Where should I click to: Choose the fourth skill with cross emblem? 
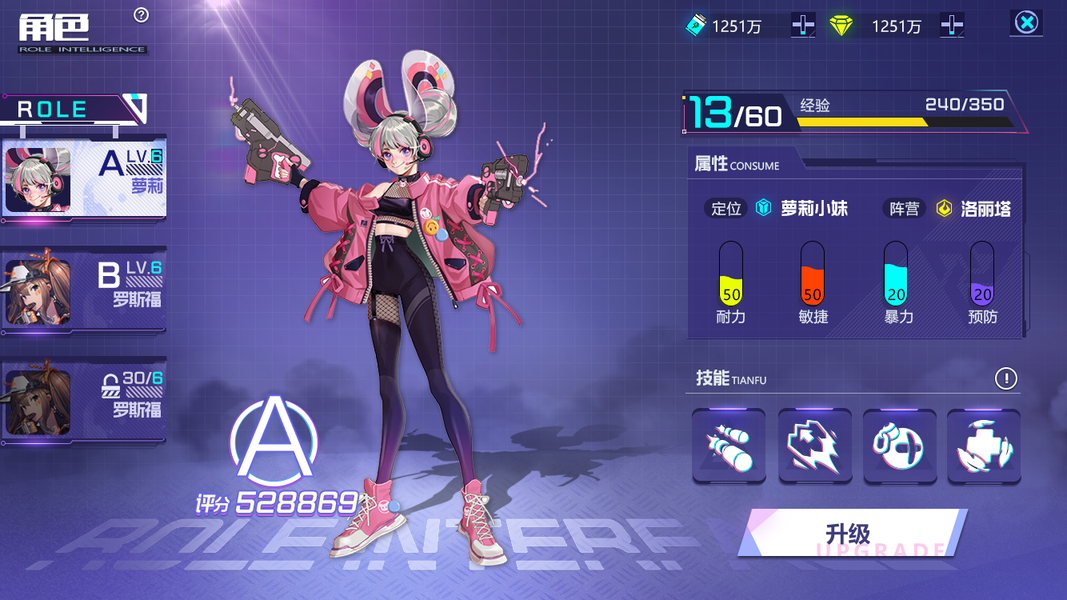[x=983, y=447]
